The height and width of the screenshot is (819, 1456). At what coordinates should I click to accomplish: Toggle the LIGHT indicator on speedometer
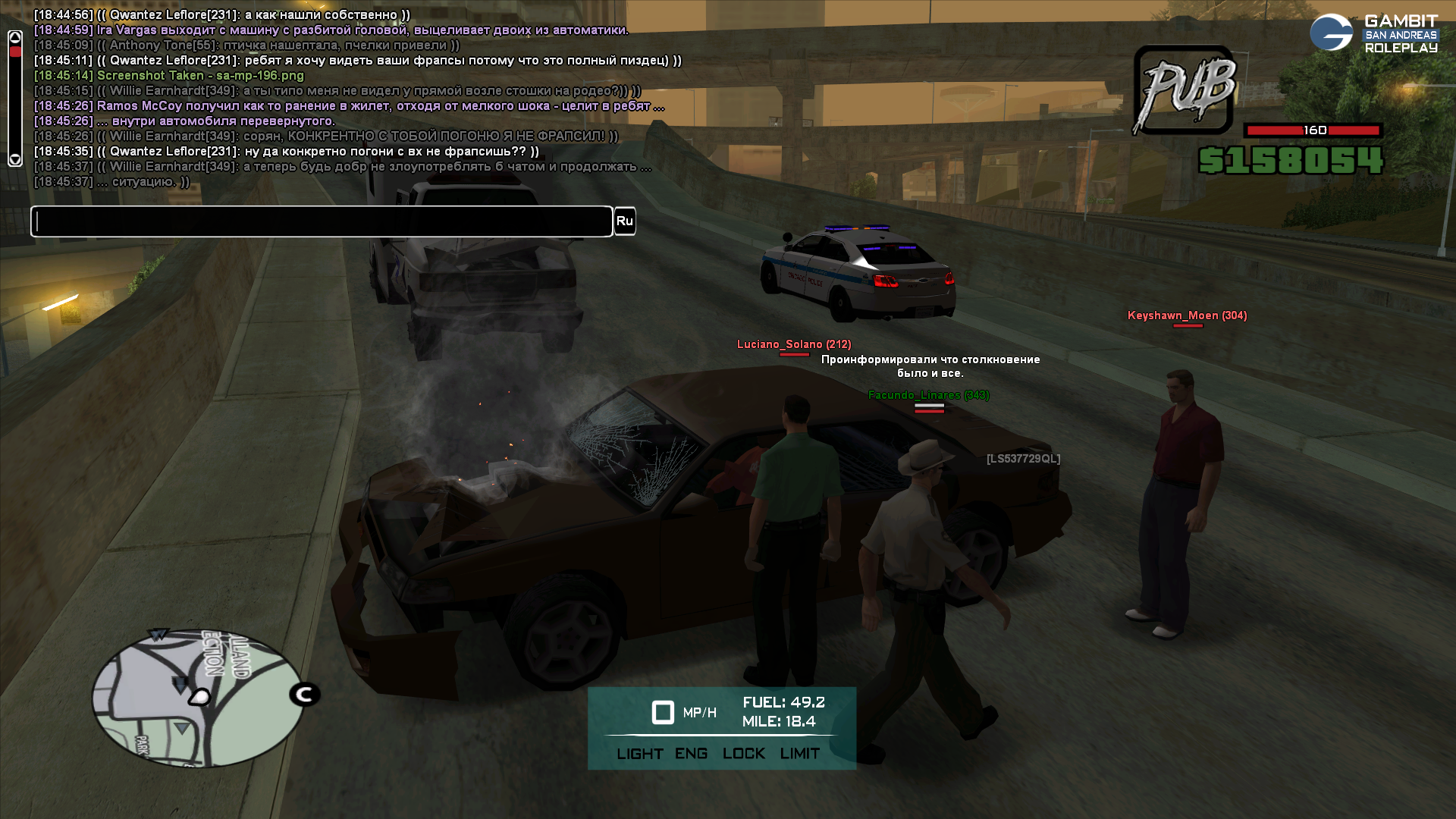[639, 754]
